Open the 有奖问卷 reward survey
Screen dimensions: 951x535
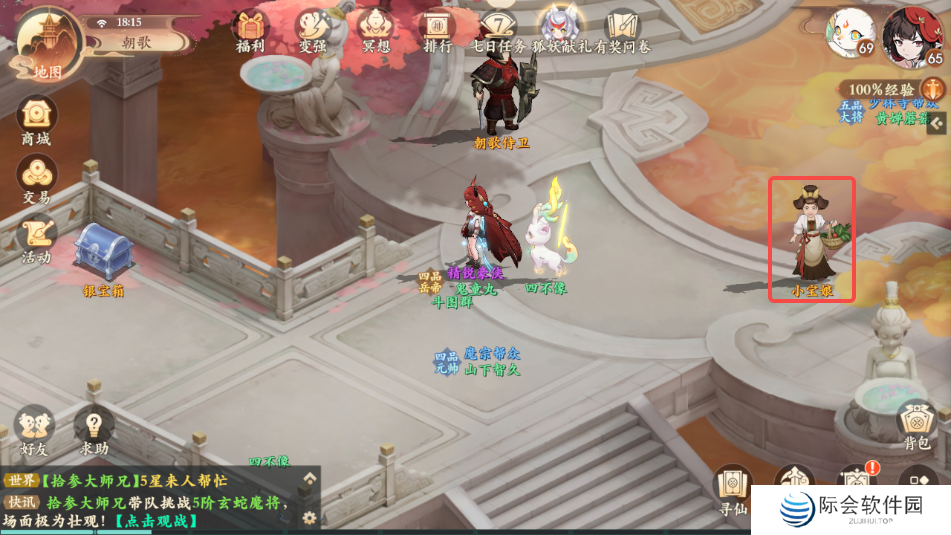click(x=623, y=30)
